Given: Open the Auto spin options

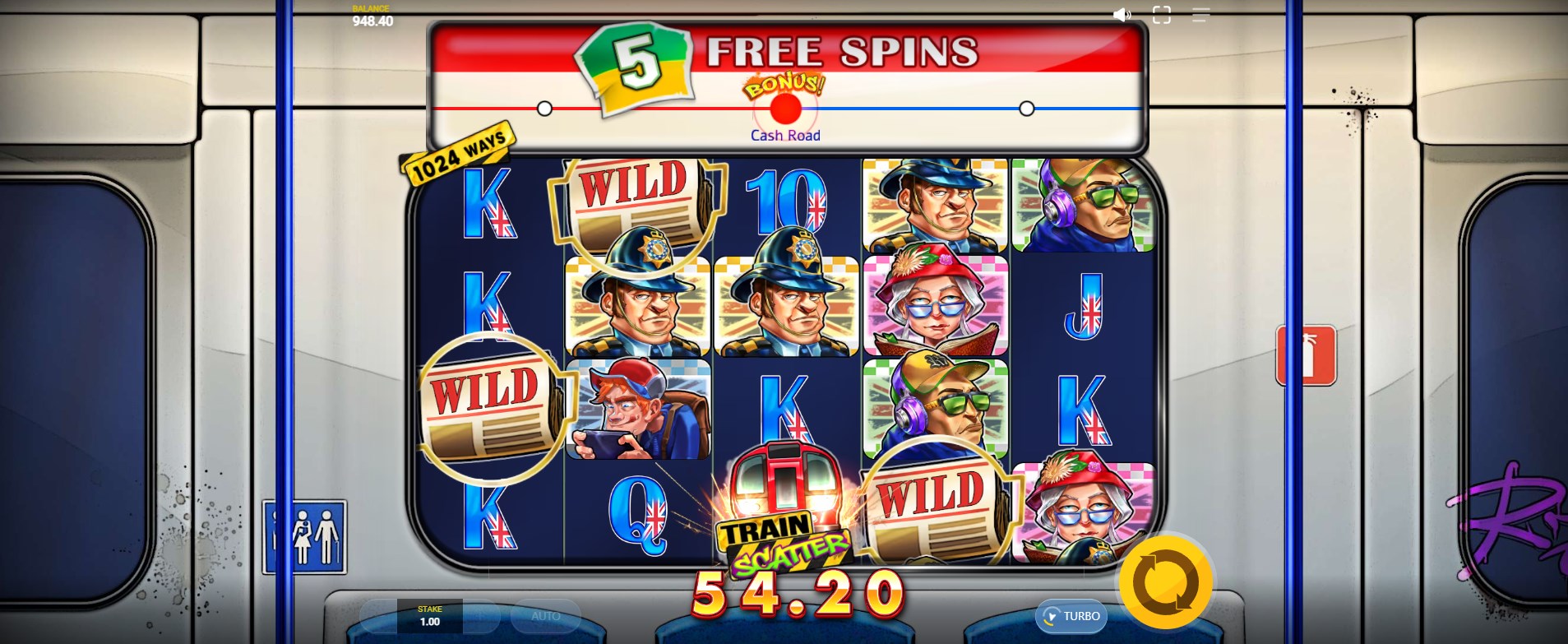Looking at the screenshot, I should coord(545,616).
